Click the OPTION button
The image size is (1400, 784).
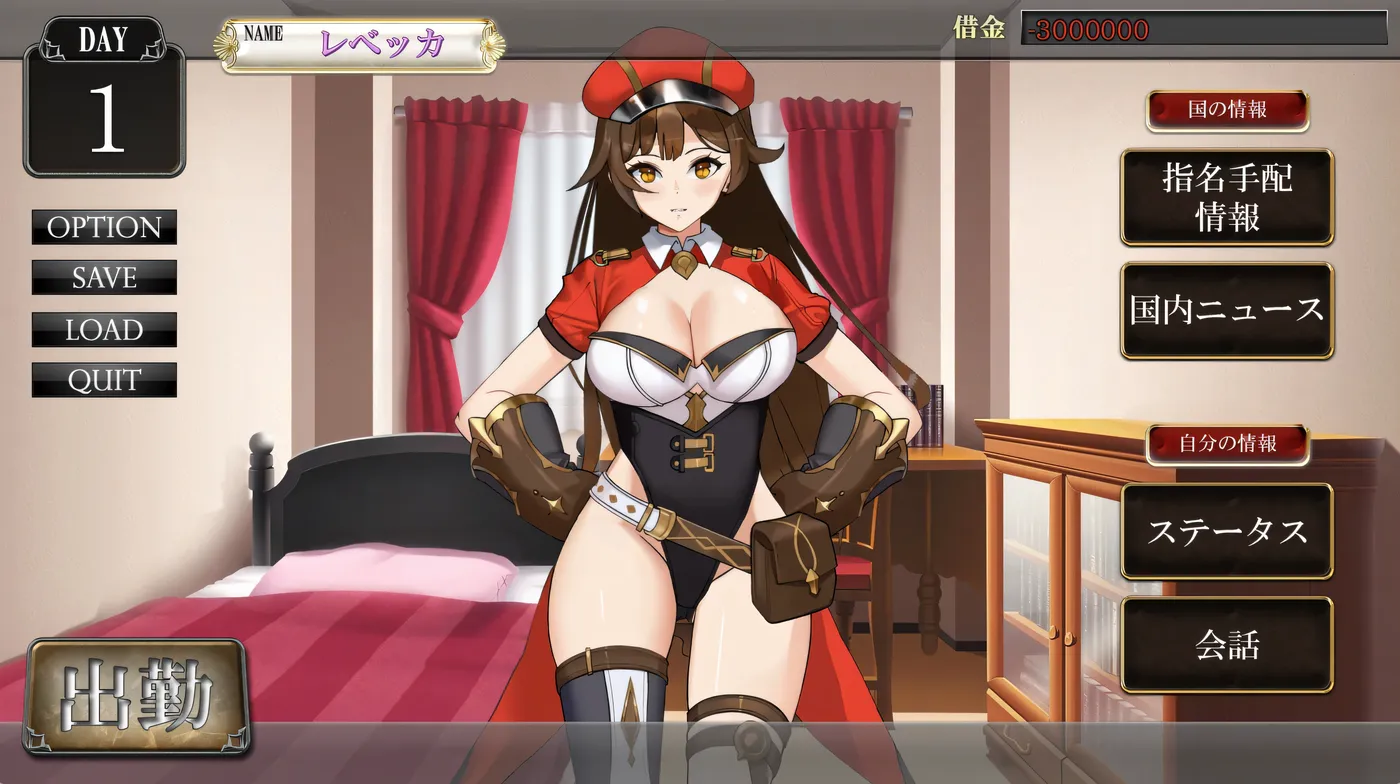104,228
